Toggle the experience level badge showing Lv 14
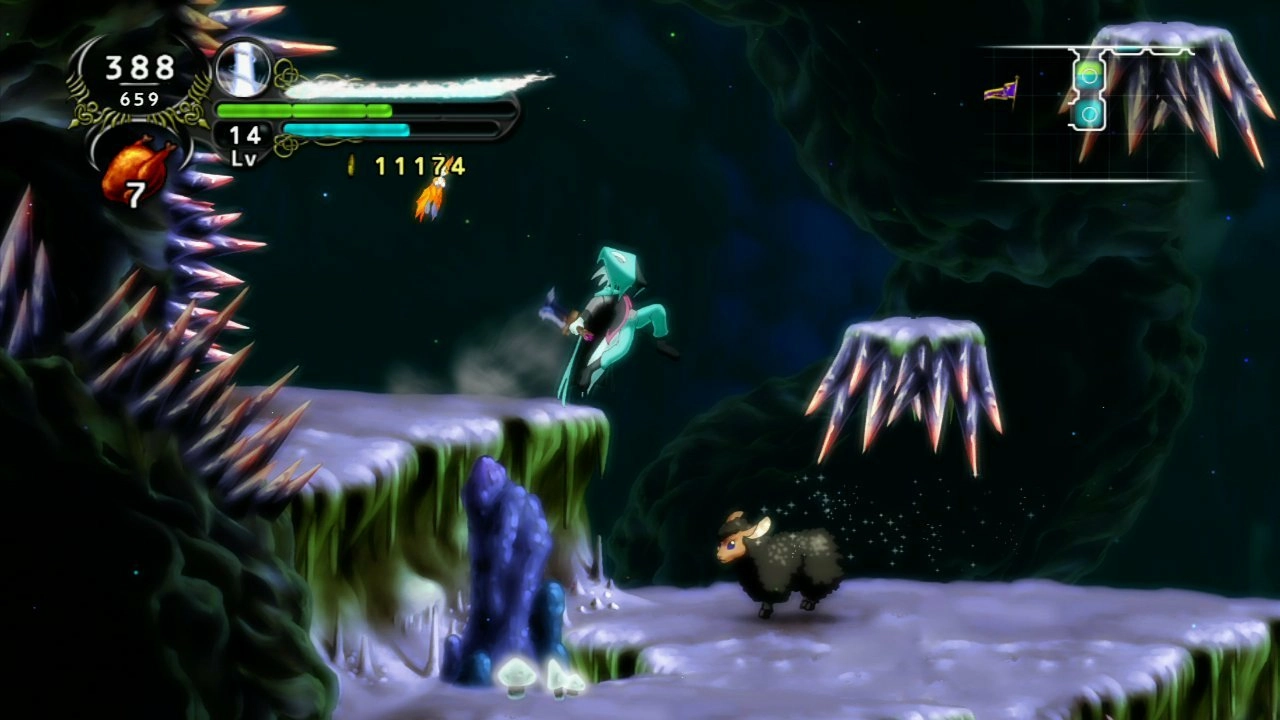Screen dimensions: 1280x720 point(243,136)
